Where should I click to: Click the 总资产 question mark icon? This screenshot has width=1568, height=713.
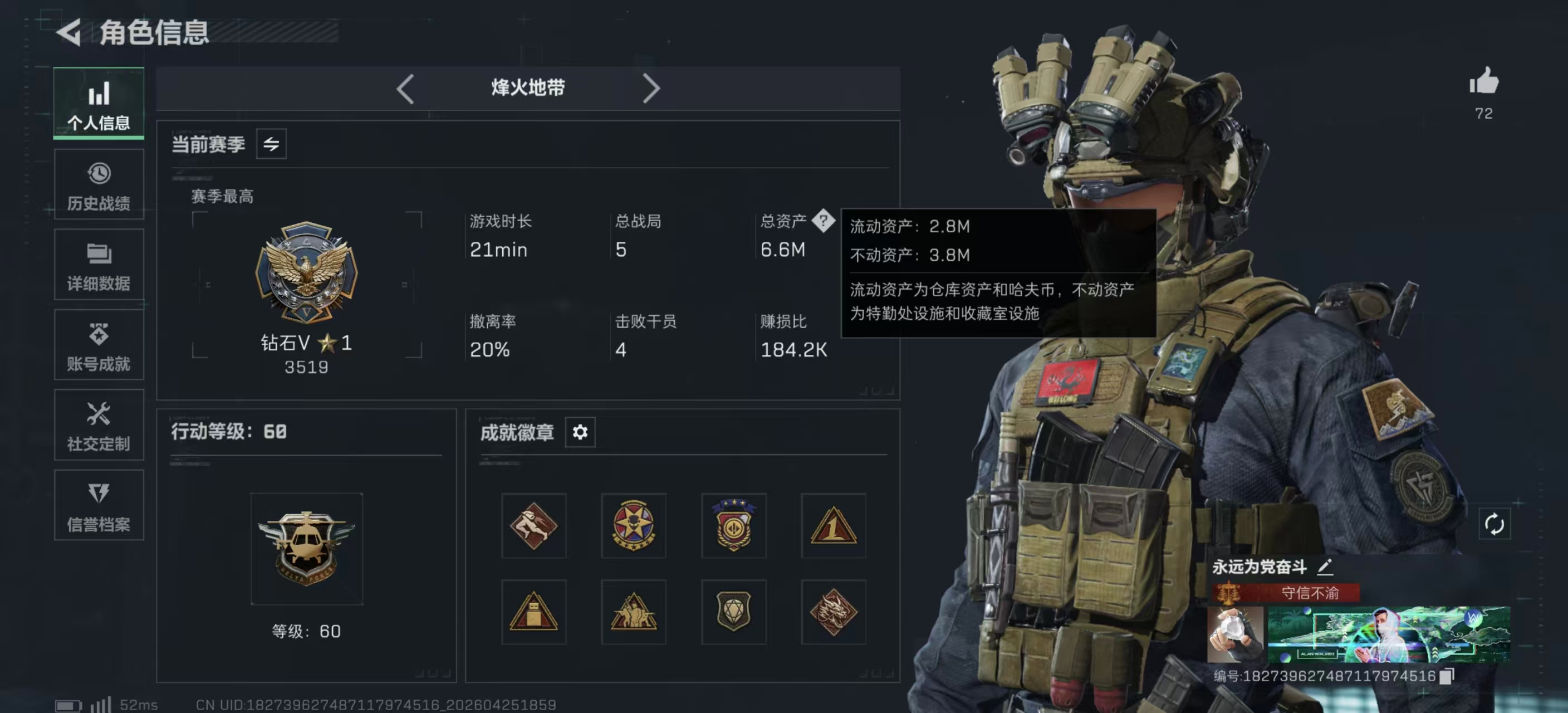pos(823,221)
